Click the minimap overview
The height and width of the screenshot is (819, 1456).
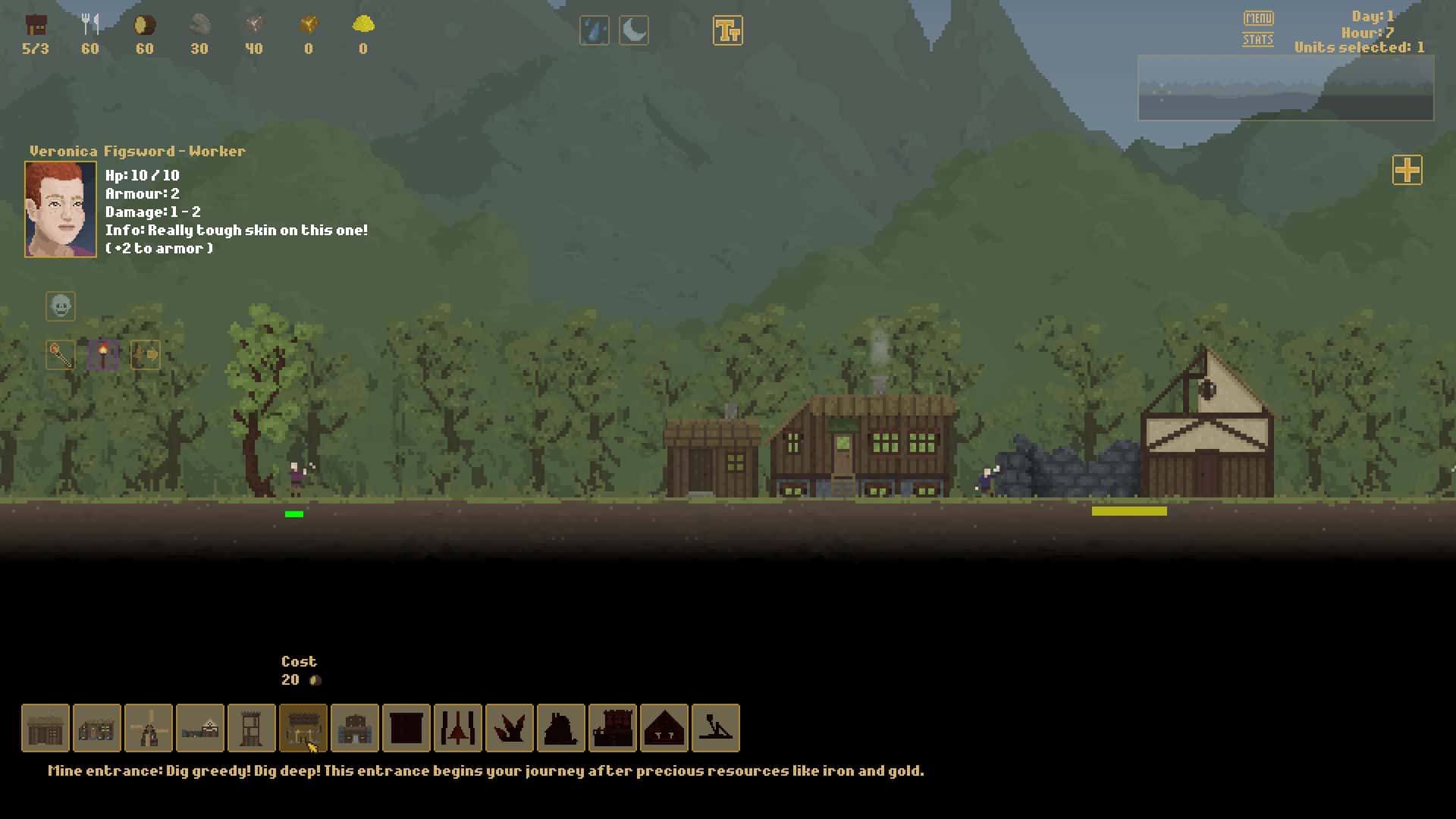[1285, 87]
